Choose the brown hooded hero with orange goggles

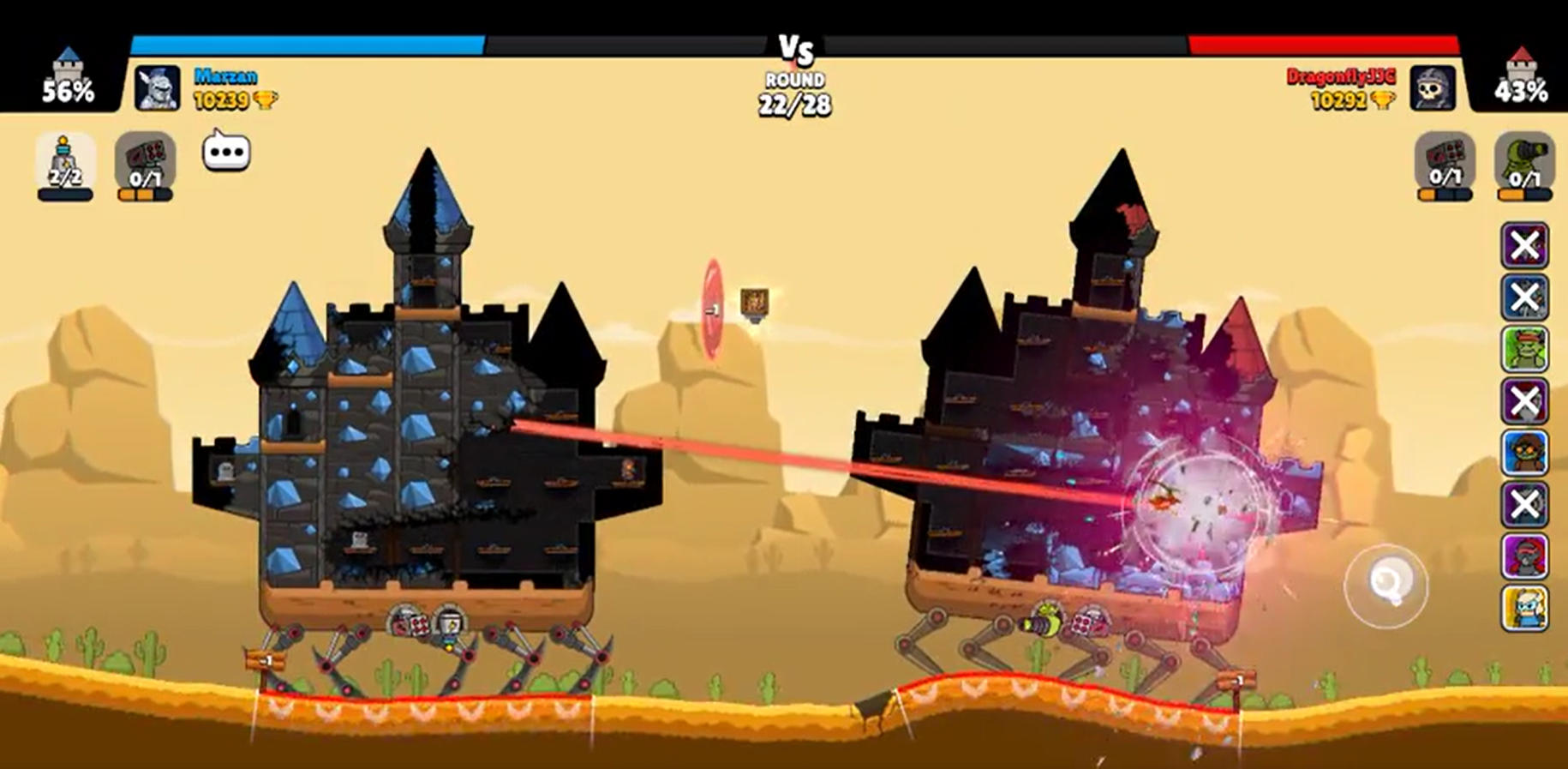click(x=1524, y=453)
